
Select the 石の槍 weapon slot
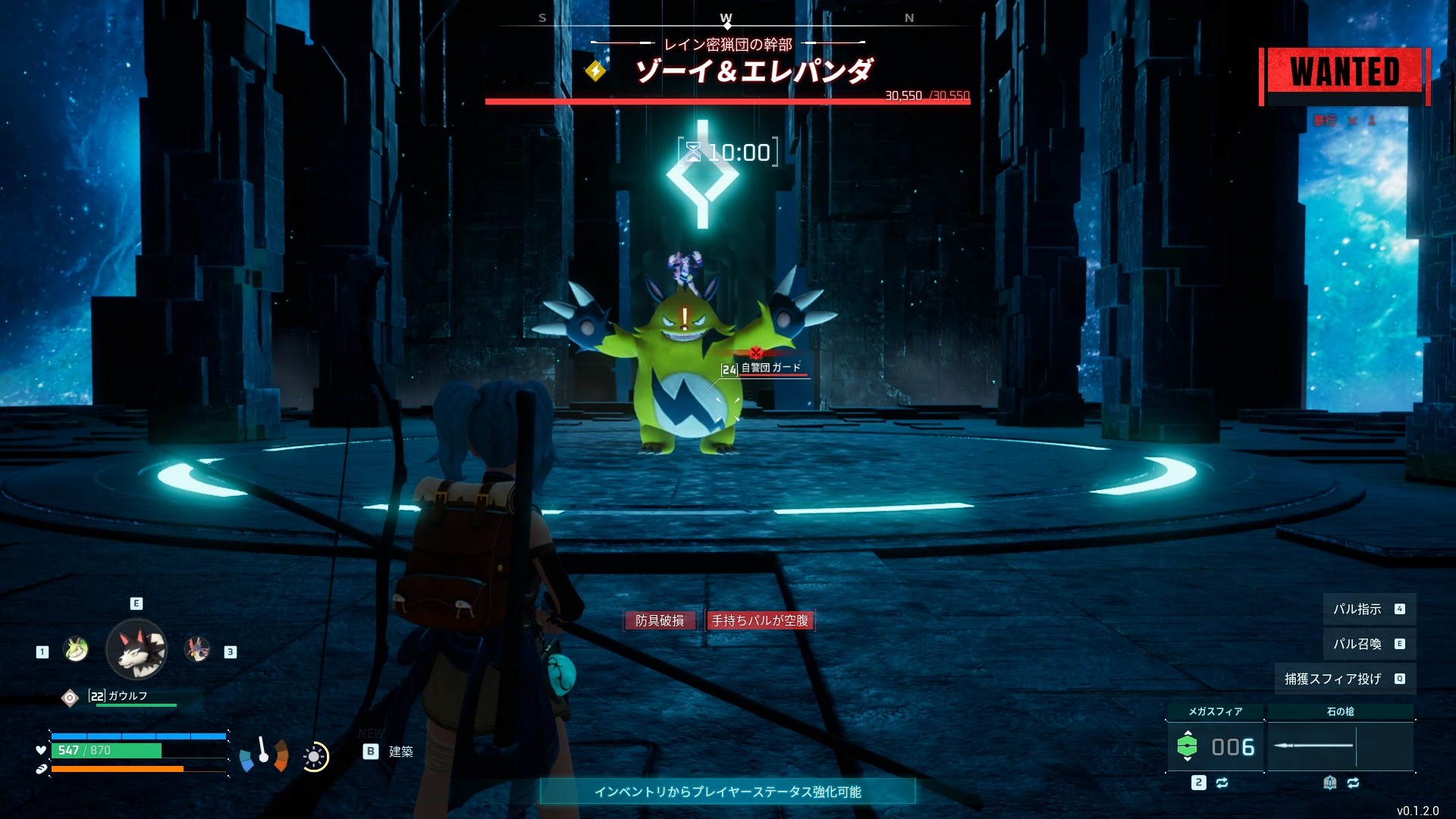tap(1340, 746)
